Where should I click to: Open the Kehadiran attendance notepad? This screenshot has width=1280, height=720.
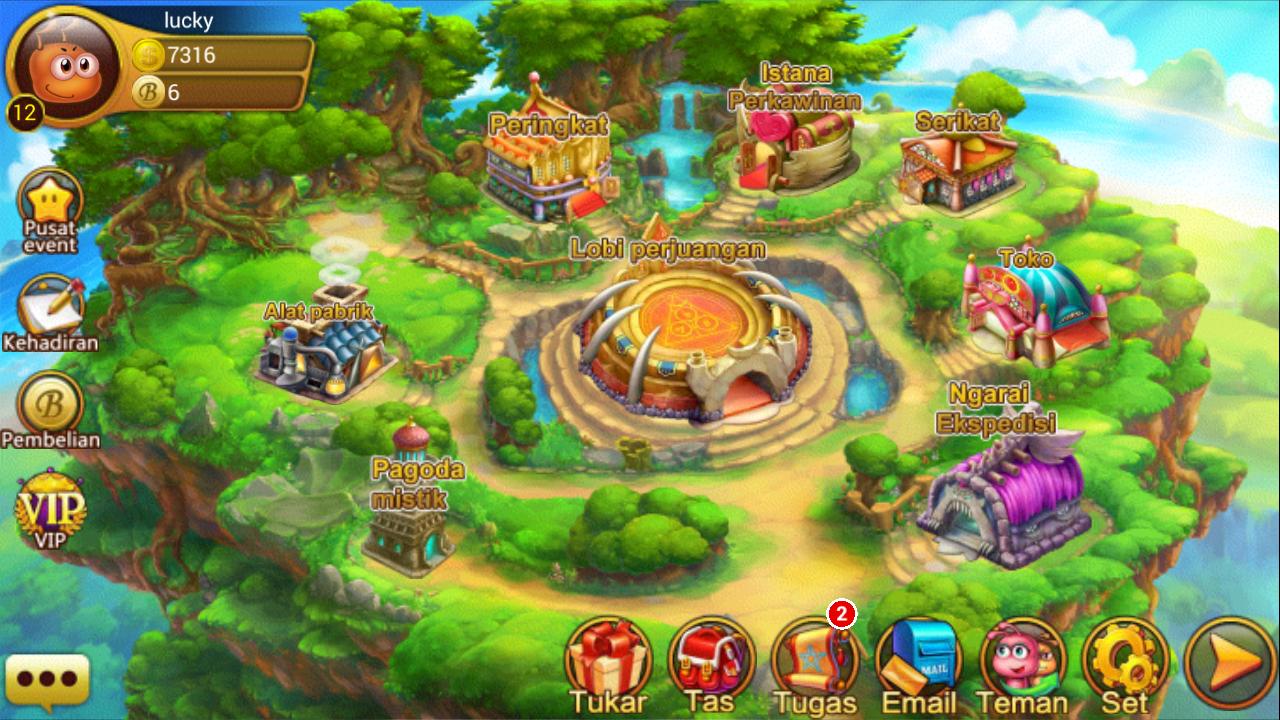pyautogui.click(x=50, y=305)
